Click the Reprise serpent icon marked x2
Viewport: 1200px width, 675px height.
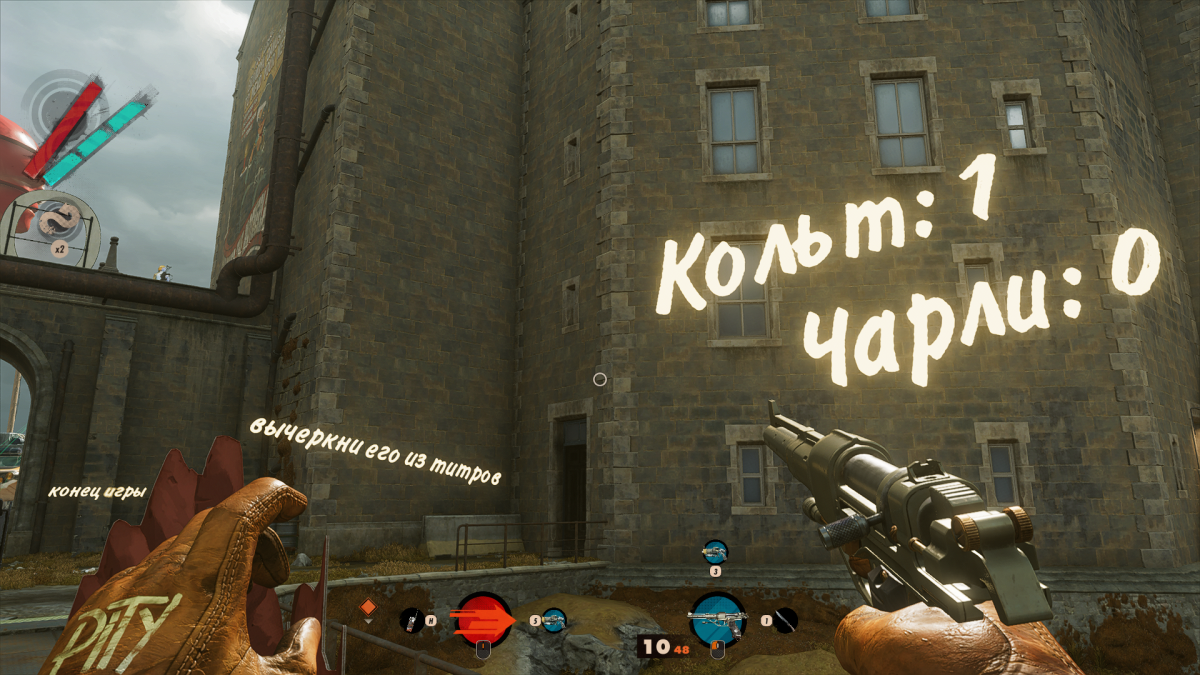[48, 225]
